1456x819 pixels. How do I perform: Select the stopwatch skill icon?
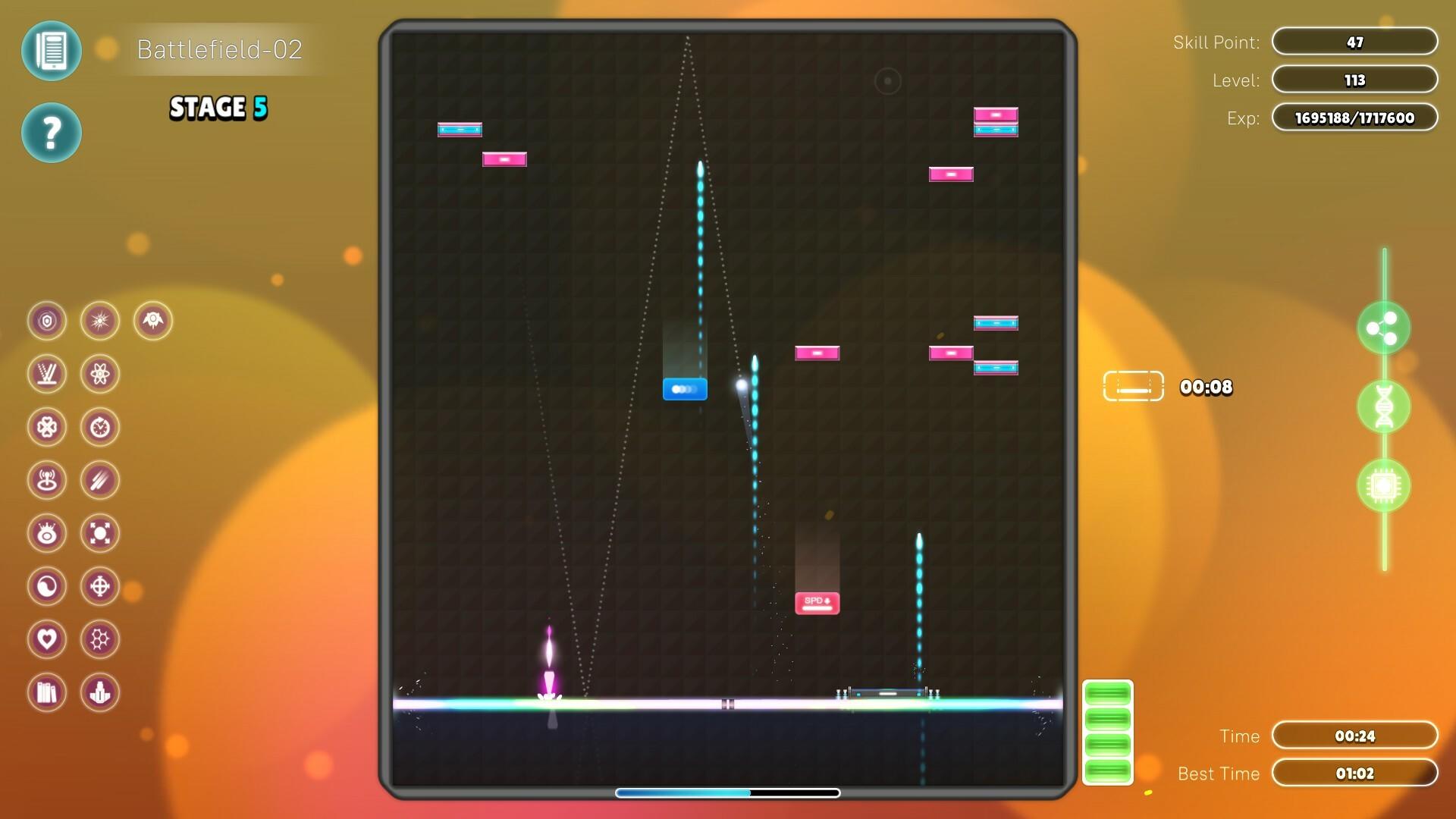click(x=101, y=427)
